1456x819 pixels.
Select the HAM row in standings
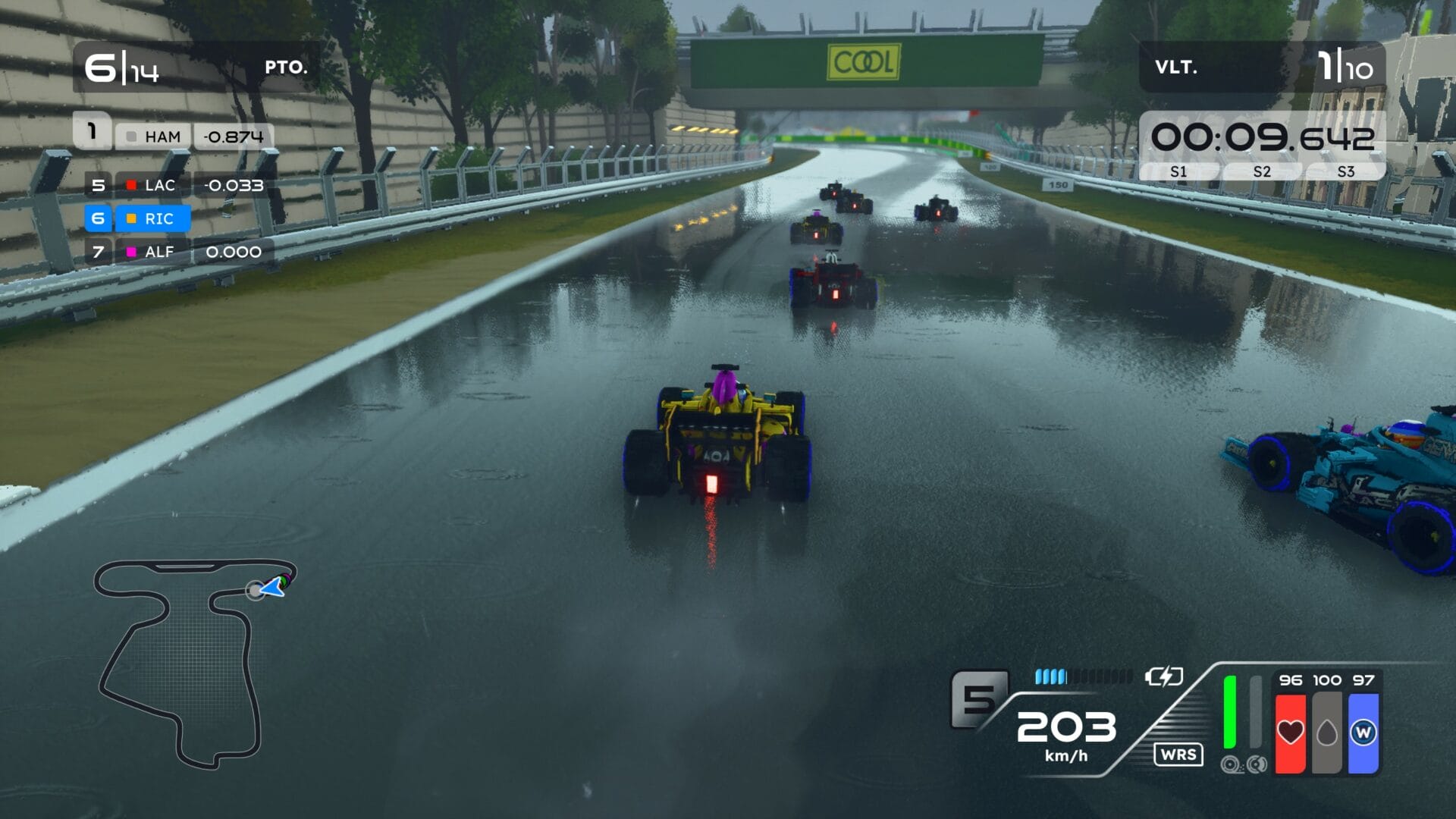pos(162,136)
